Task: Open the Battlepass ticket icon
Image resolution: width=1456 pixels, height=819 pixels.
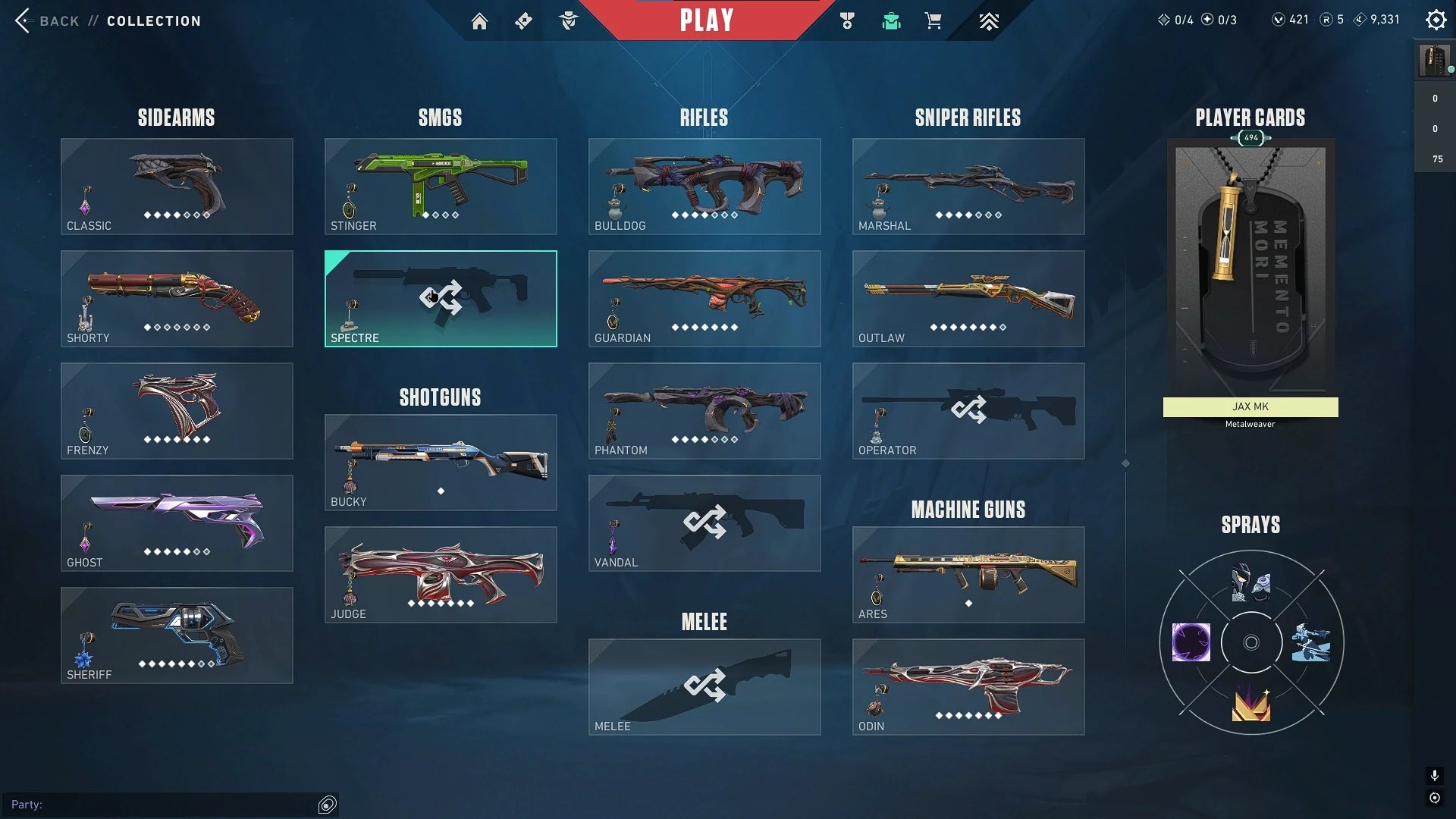Action: pyautogui.click(x=523, y=20)
